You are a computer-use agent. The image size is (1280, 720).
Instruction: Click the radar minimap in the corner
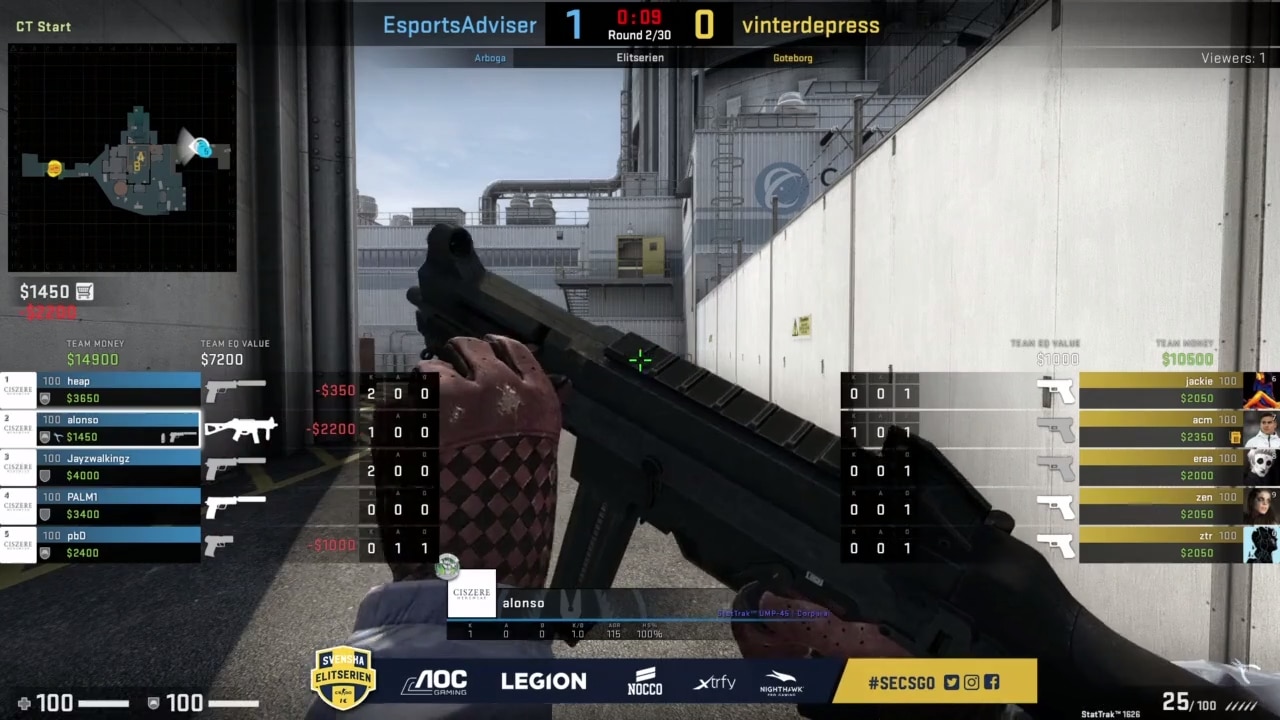click(x=122, y=158)
